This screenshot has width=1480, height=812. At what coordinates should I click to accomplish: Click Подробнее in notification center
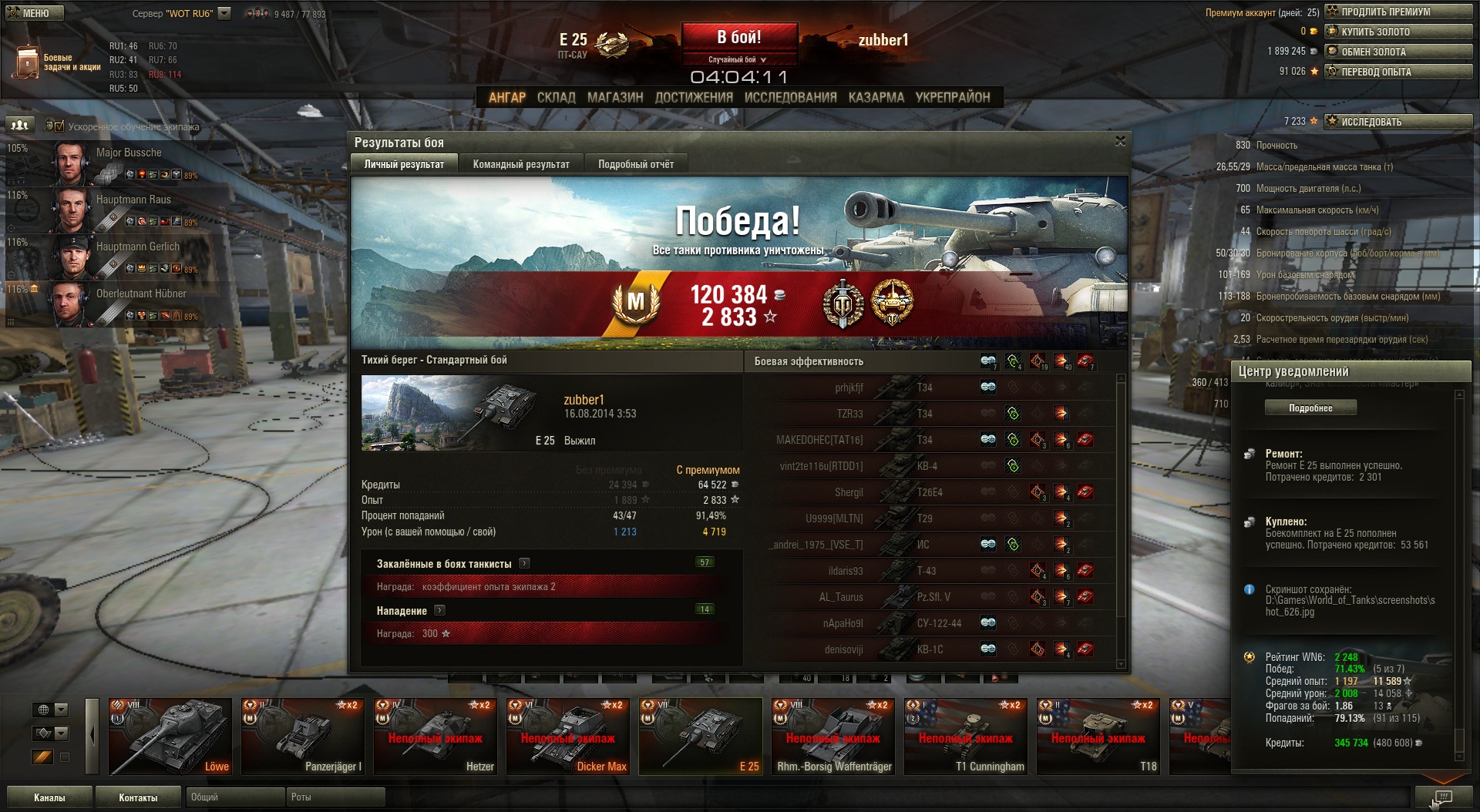point(1310,408)
